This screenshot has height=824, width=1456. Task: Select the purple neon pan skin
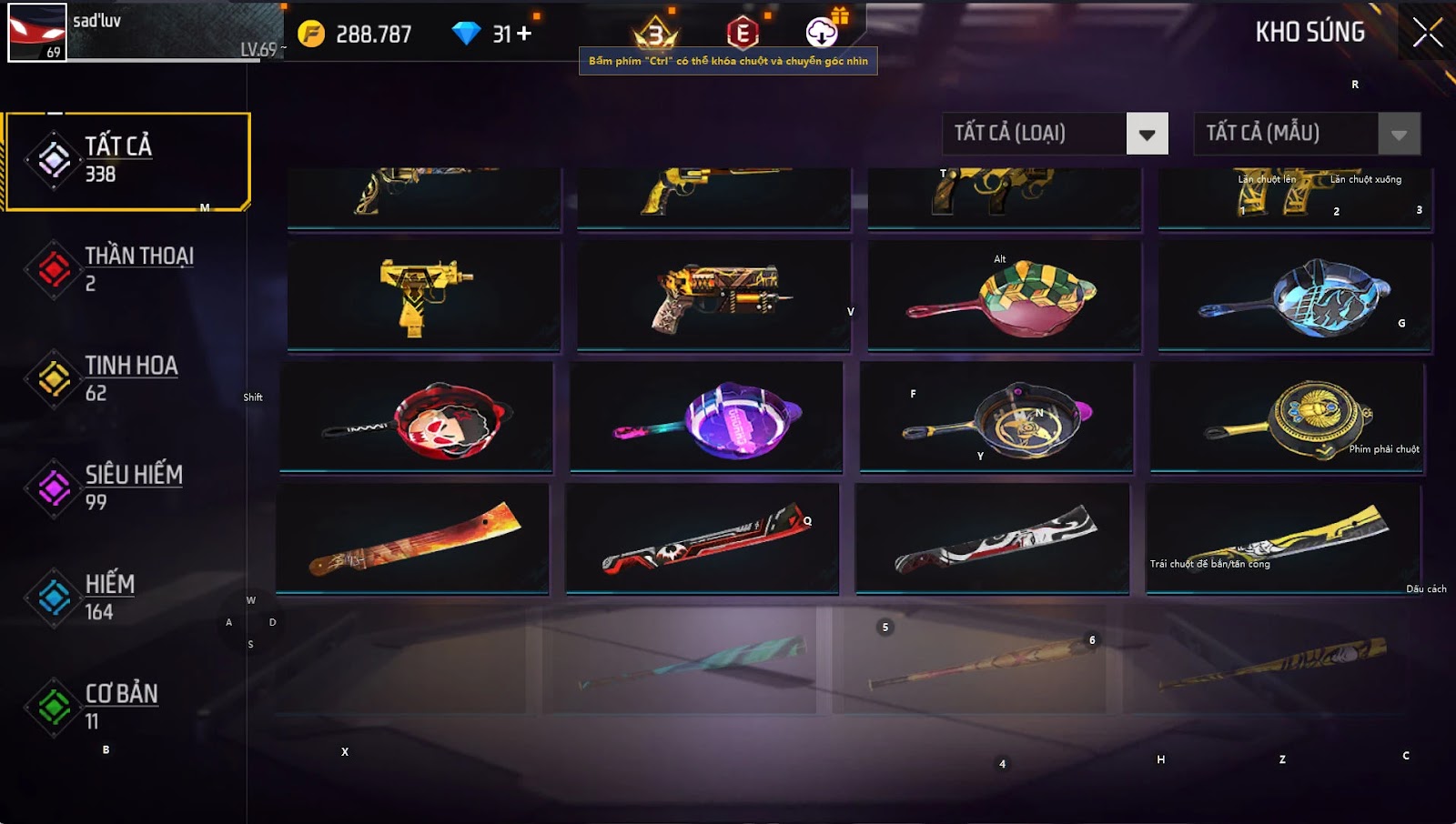(x=706, y=417)
